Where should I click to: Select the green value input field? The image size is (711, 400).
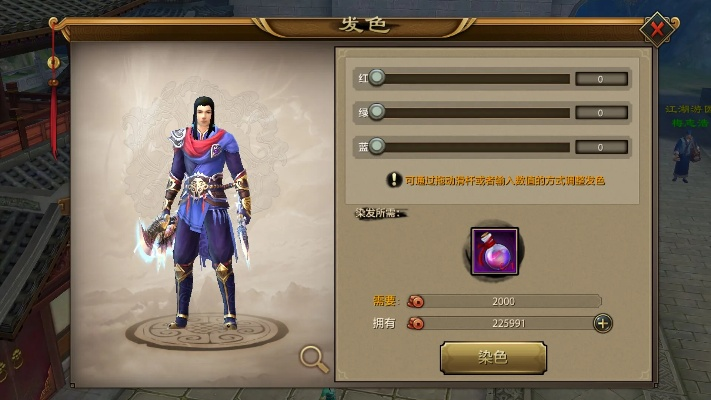[x=602, y=113]
